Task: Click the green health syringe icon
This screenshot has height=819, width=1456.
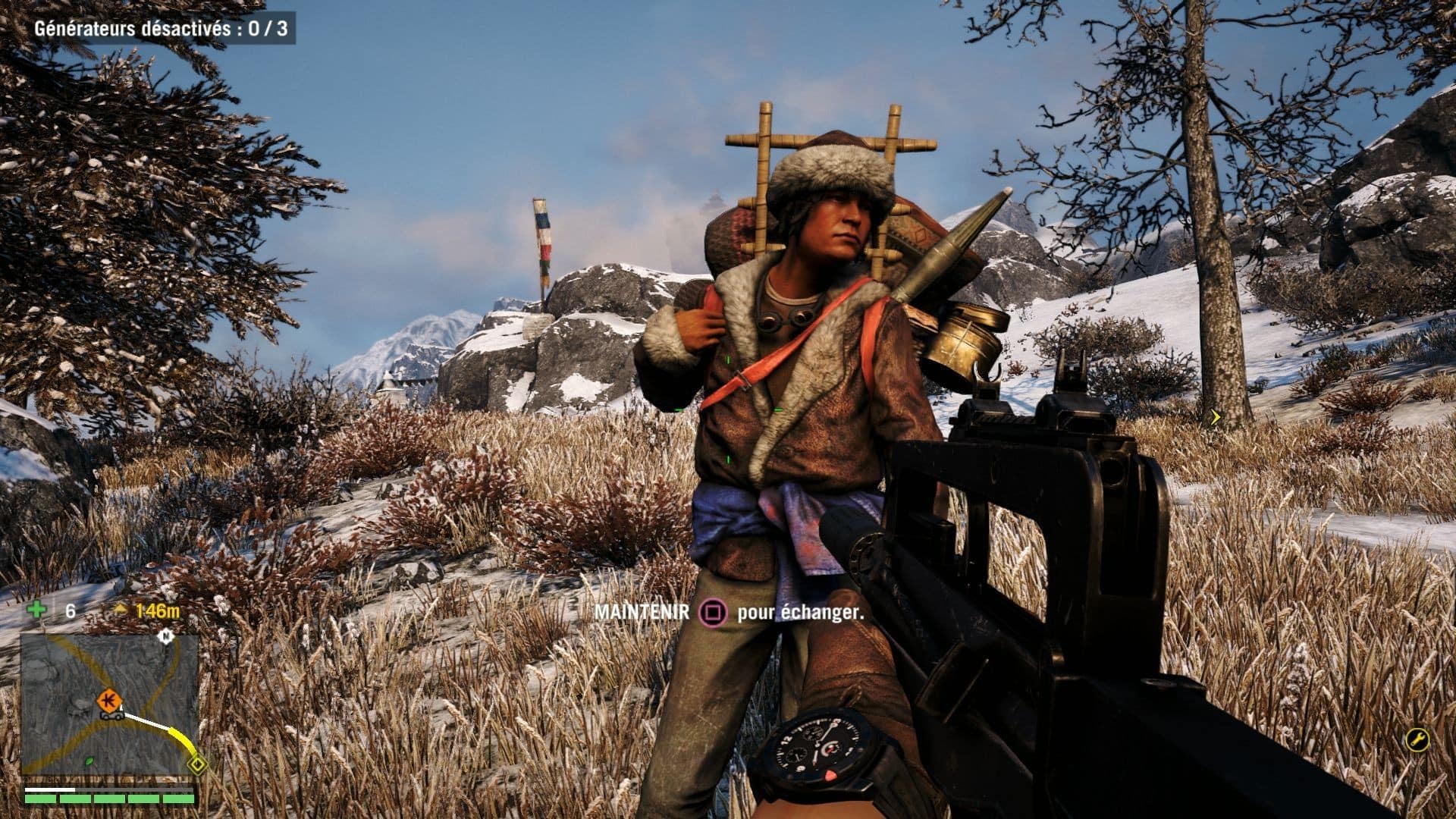Action: click(x=37, y=608)
